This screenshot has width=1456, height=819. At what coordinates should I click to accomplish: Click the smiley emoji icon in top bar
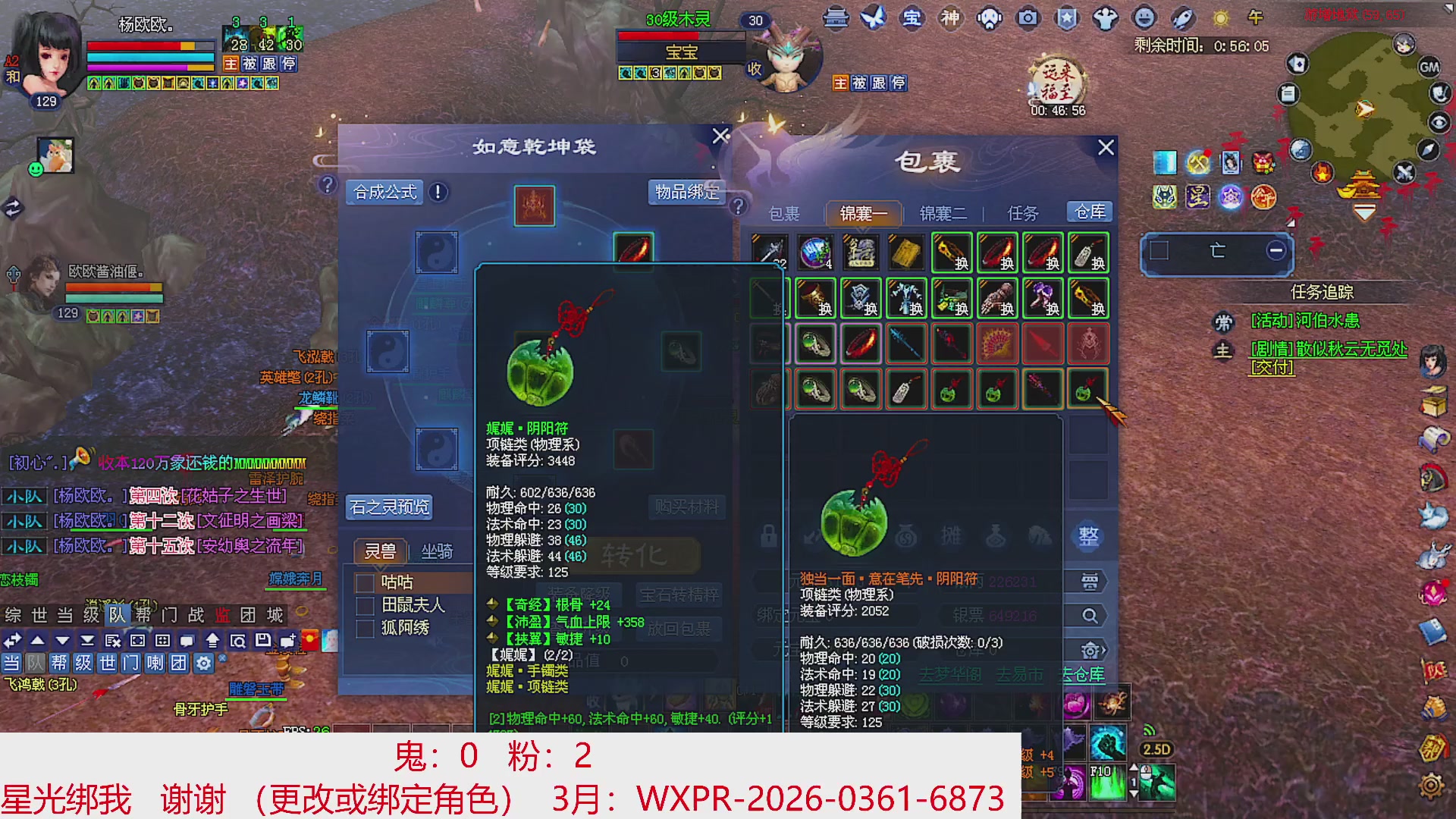tap(1144, 19)
